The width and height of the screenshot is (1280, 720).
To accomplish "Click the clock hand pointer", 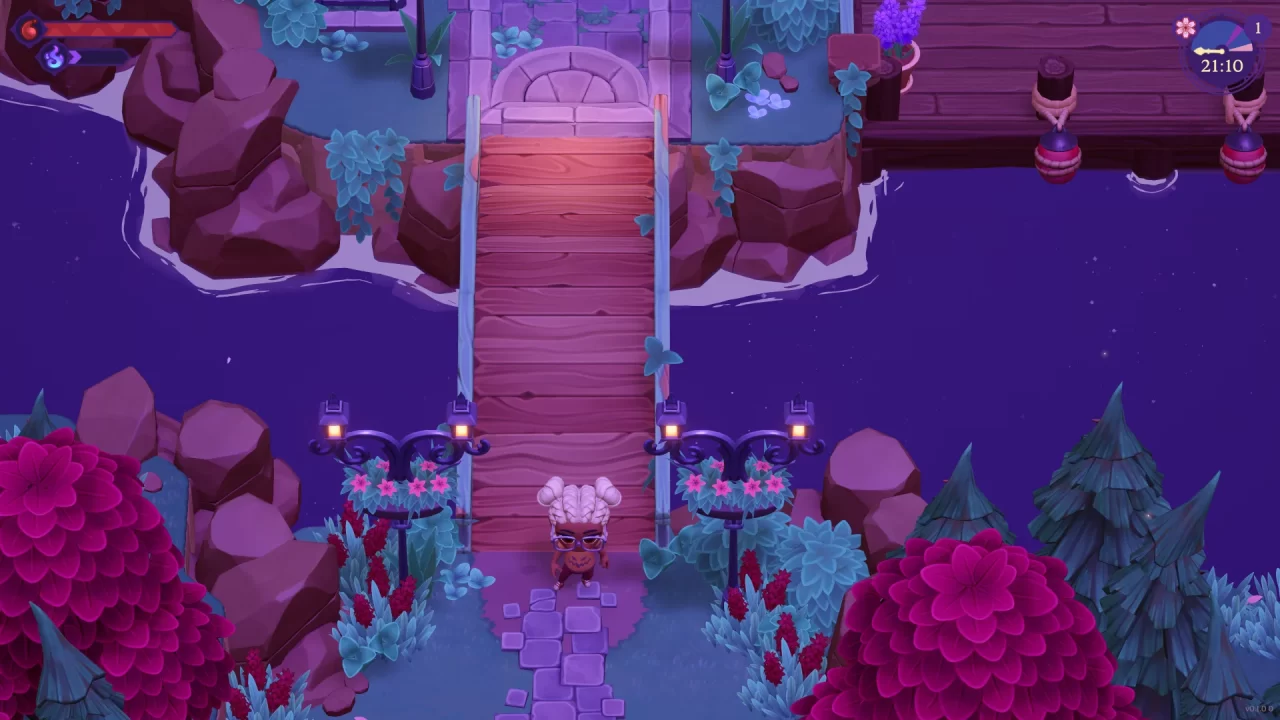I will point(1208,50).
